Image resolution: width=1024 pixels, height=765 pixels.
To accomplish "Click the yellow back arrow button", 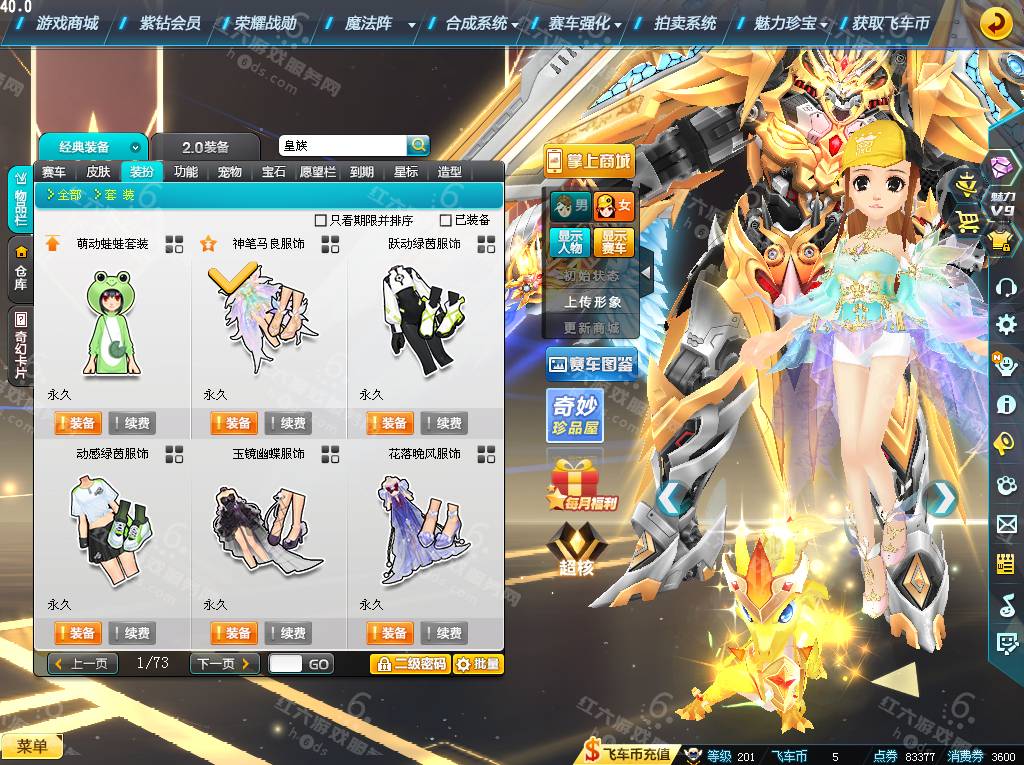I will click(x=994, y=23).
